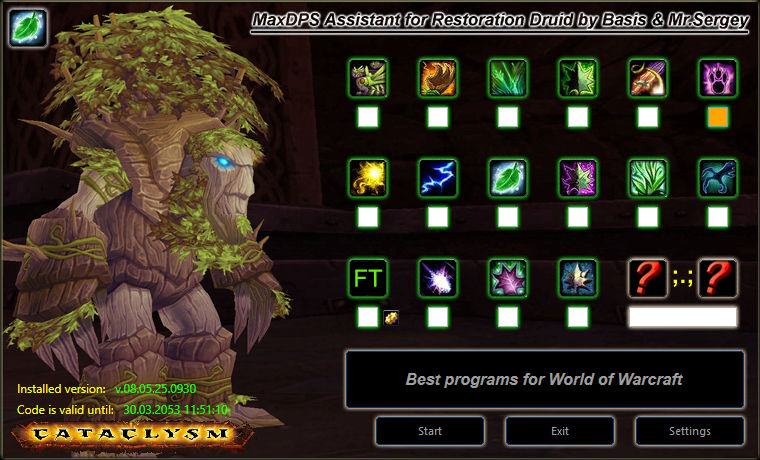The height and width of the screenshot is (460, 760).
Task: Activate the green leaf in square icon
Action: tap(508, 178)
